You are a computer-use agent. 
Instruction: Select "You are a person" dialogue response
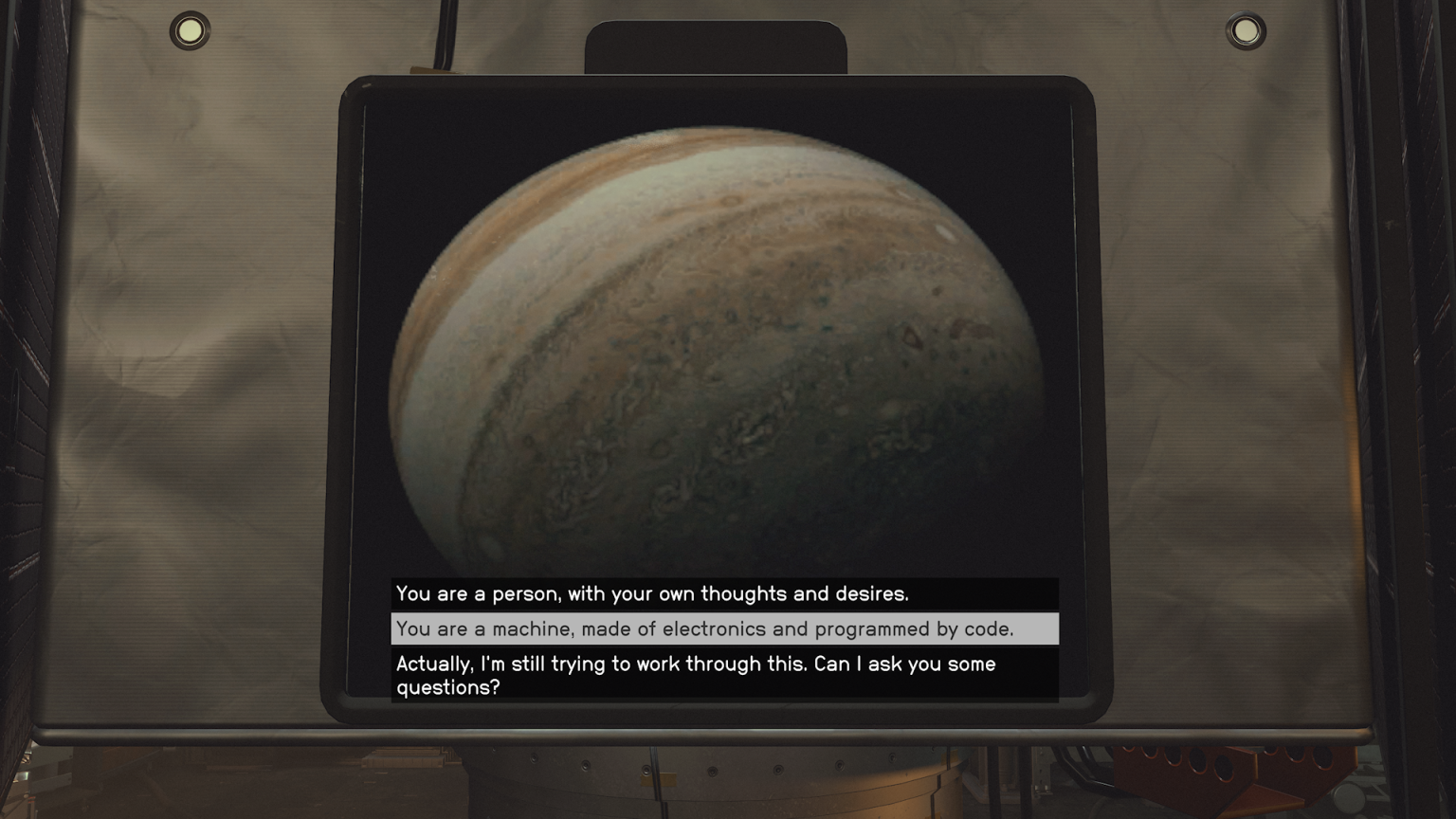(652, 594)
